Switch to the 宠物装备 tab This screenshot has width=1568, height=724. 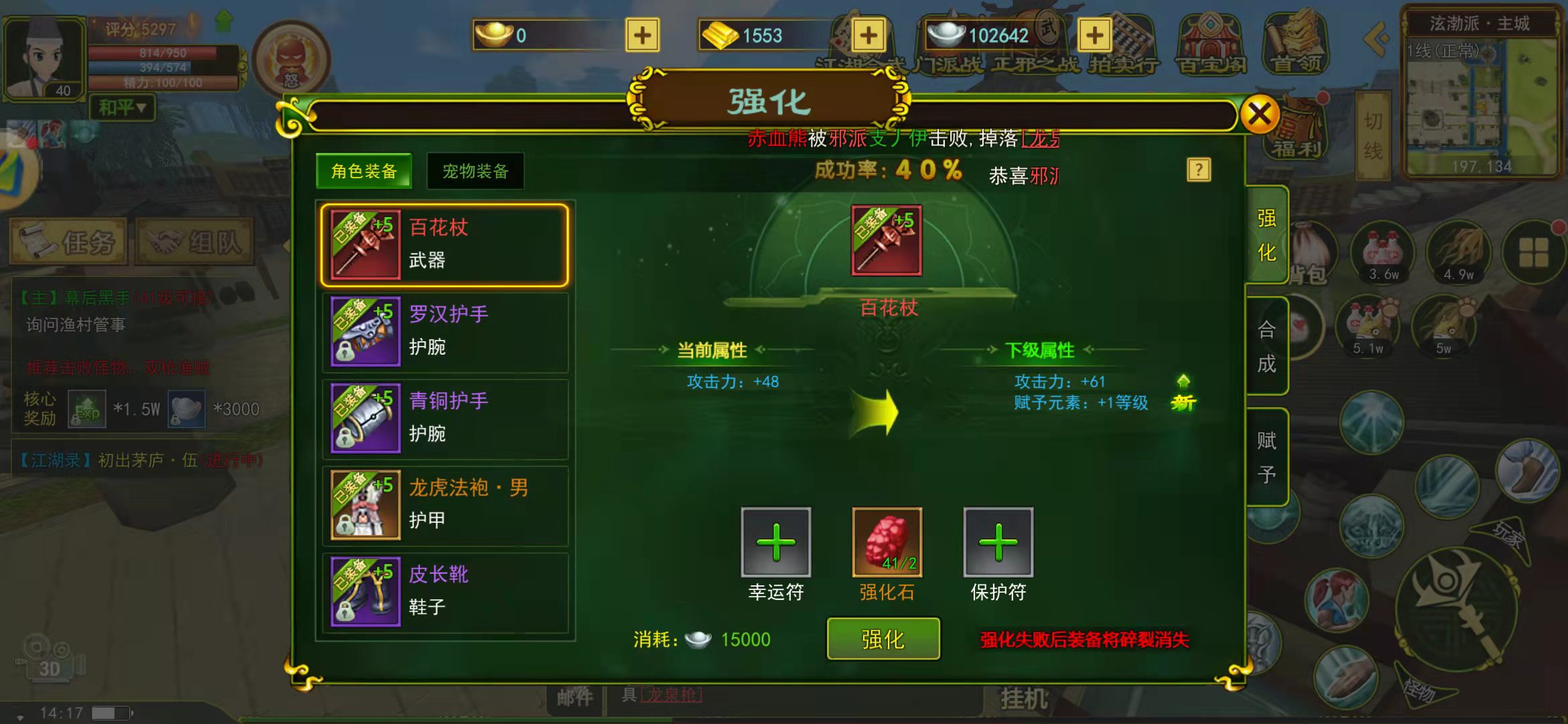(x=476, y=172)
